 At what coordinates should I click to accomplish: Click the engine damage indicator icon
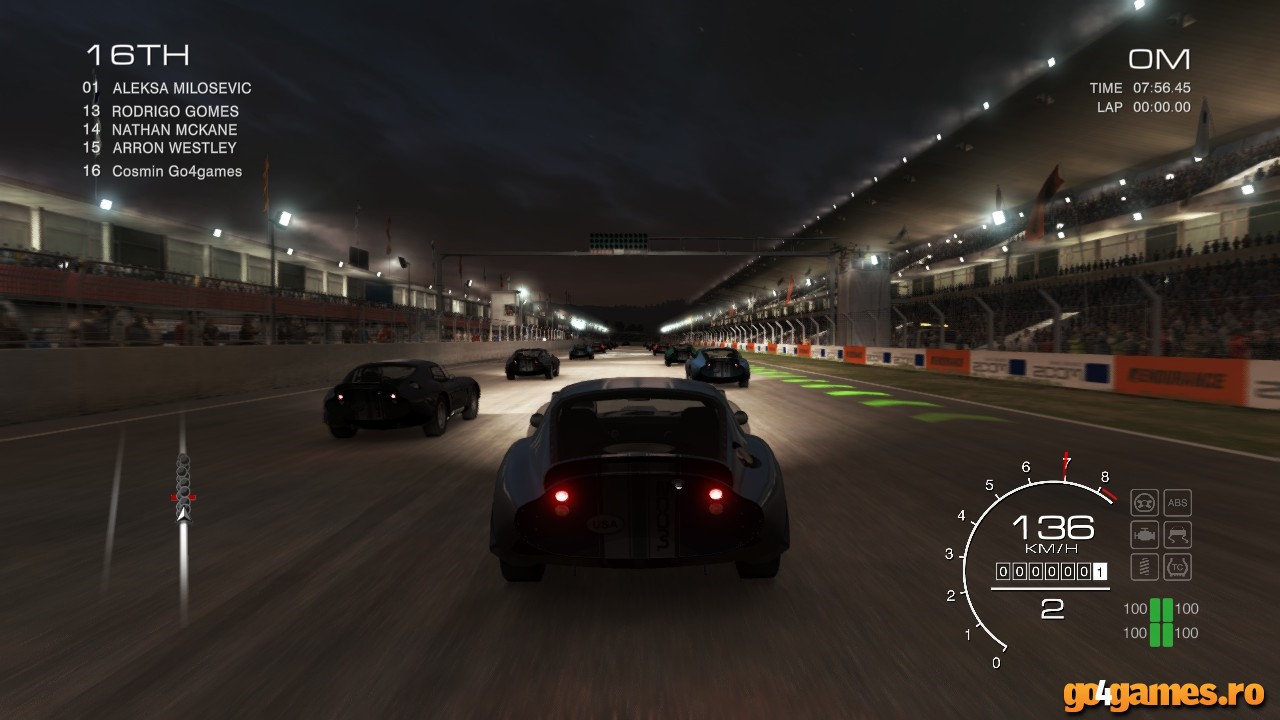click(1144, 534)
